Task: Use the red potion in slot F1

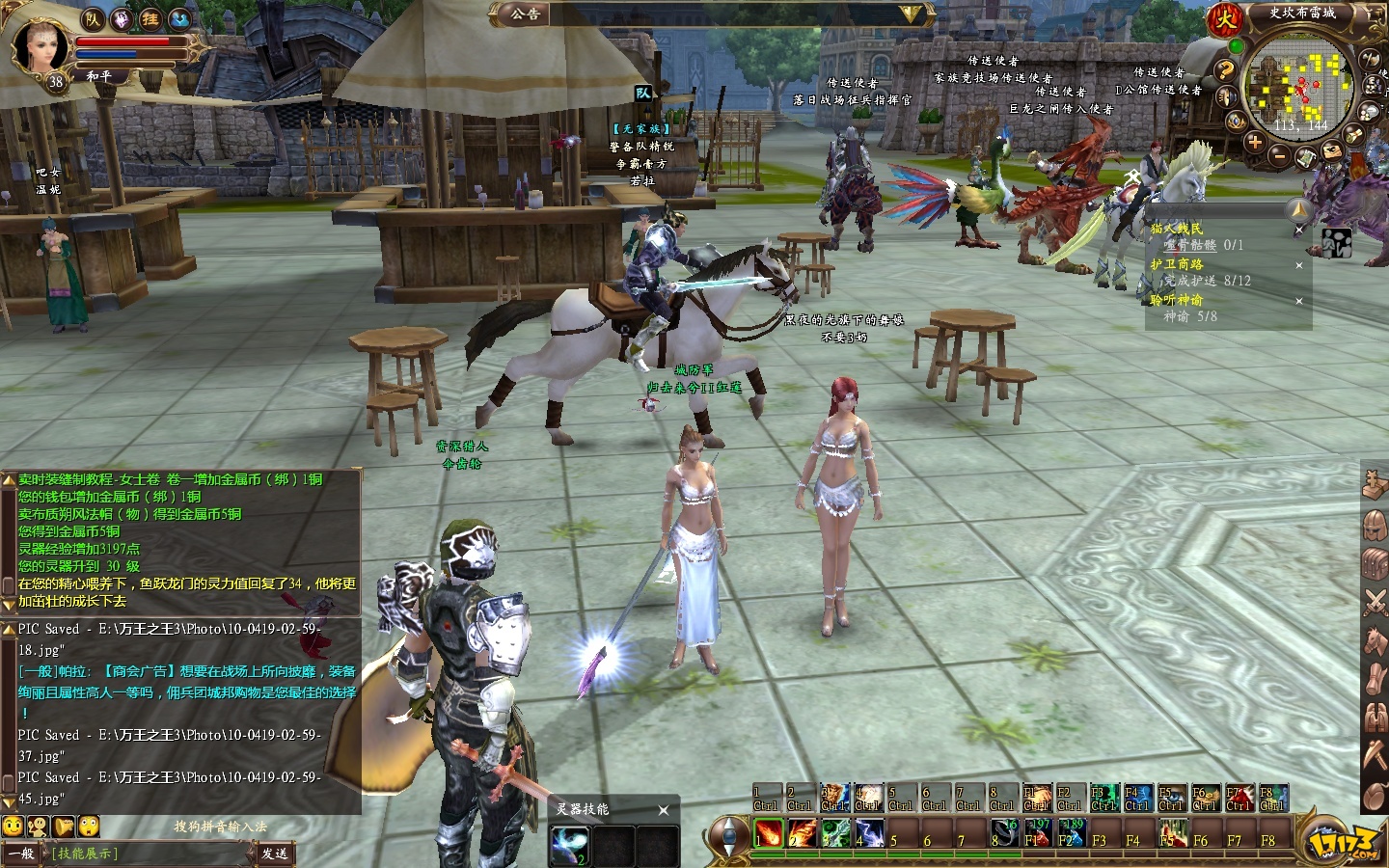Action: click(1038, 833)
